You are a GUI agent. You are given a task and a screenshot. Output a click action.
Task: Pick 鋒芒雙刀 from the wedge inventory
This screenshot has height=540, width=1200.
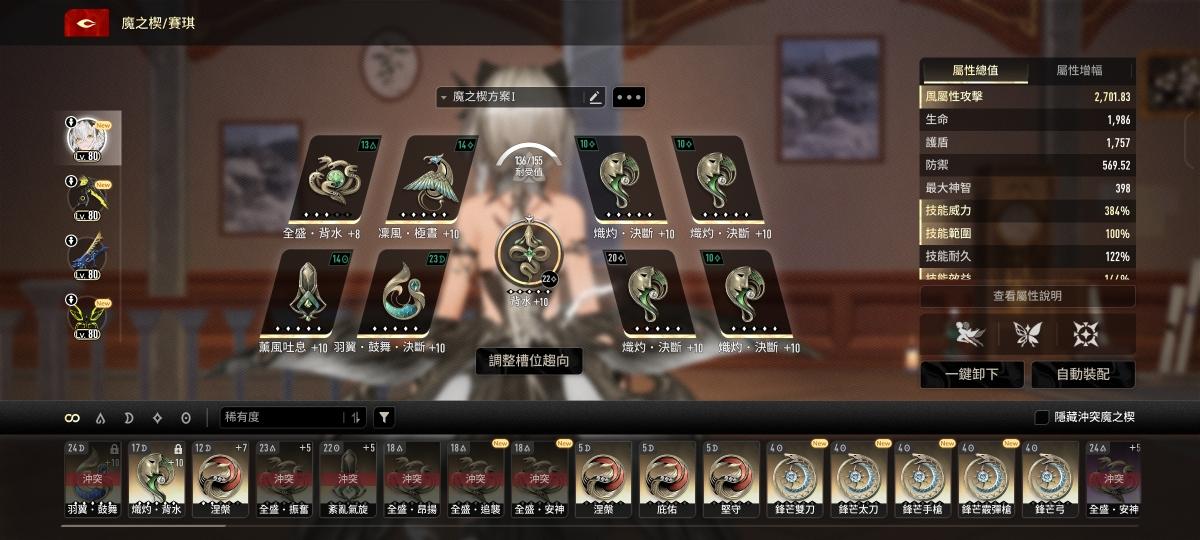(795, 474)
